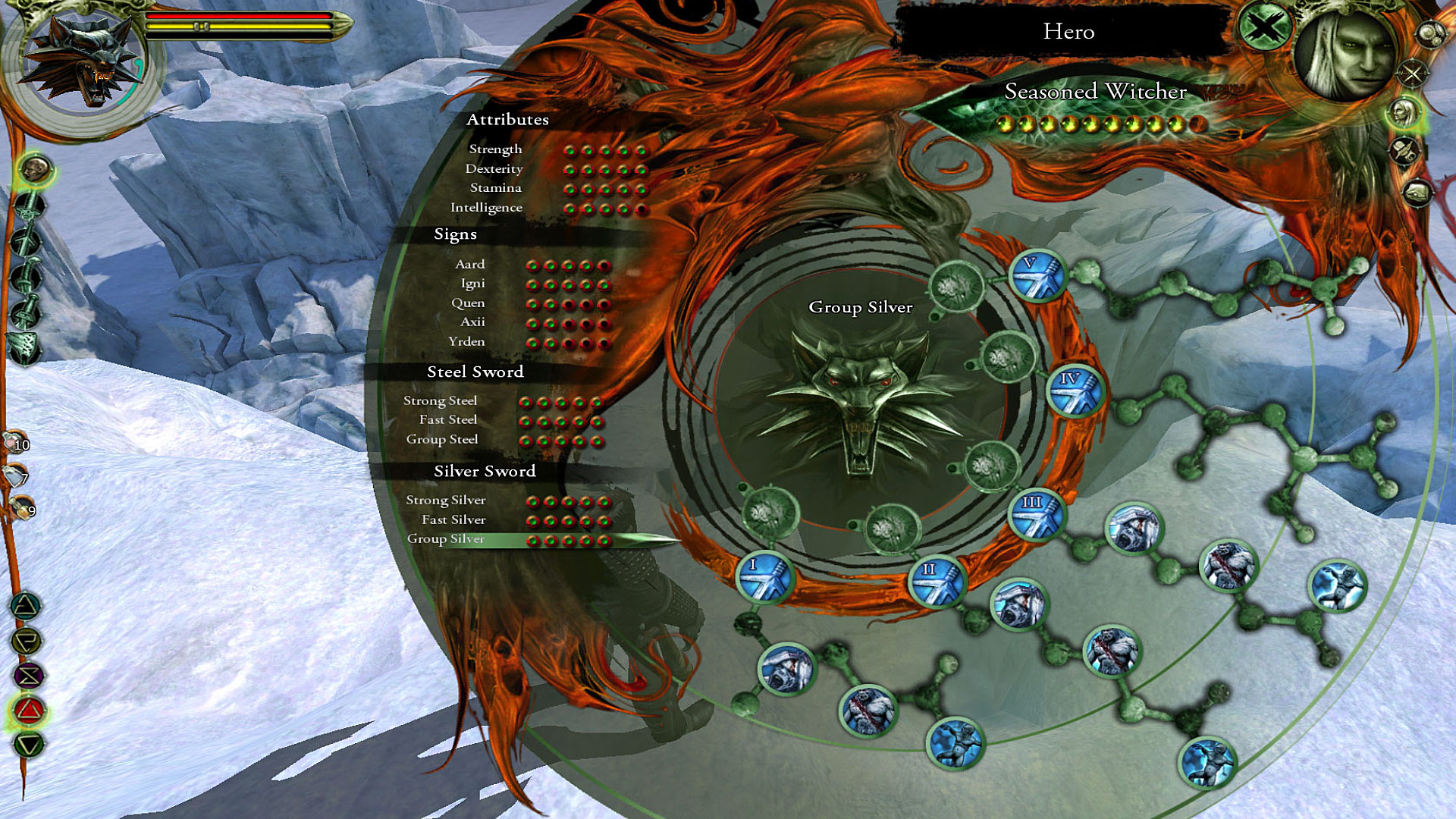This screenshot has width=1456, height=819.
Task: Select the Group Silver level II node
Action: [x=937, y=581]
